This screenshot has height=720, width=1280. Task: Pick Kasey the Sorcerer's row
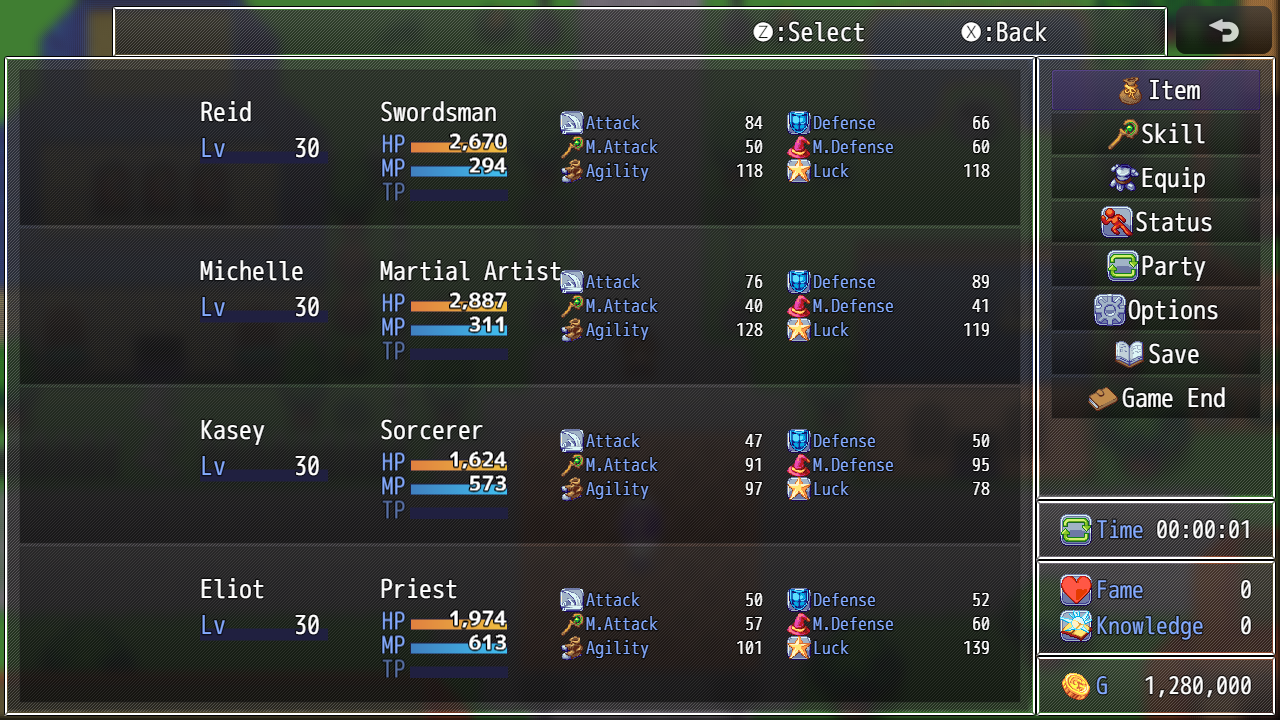(x=519, y=464)
